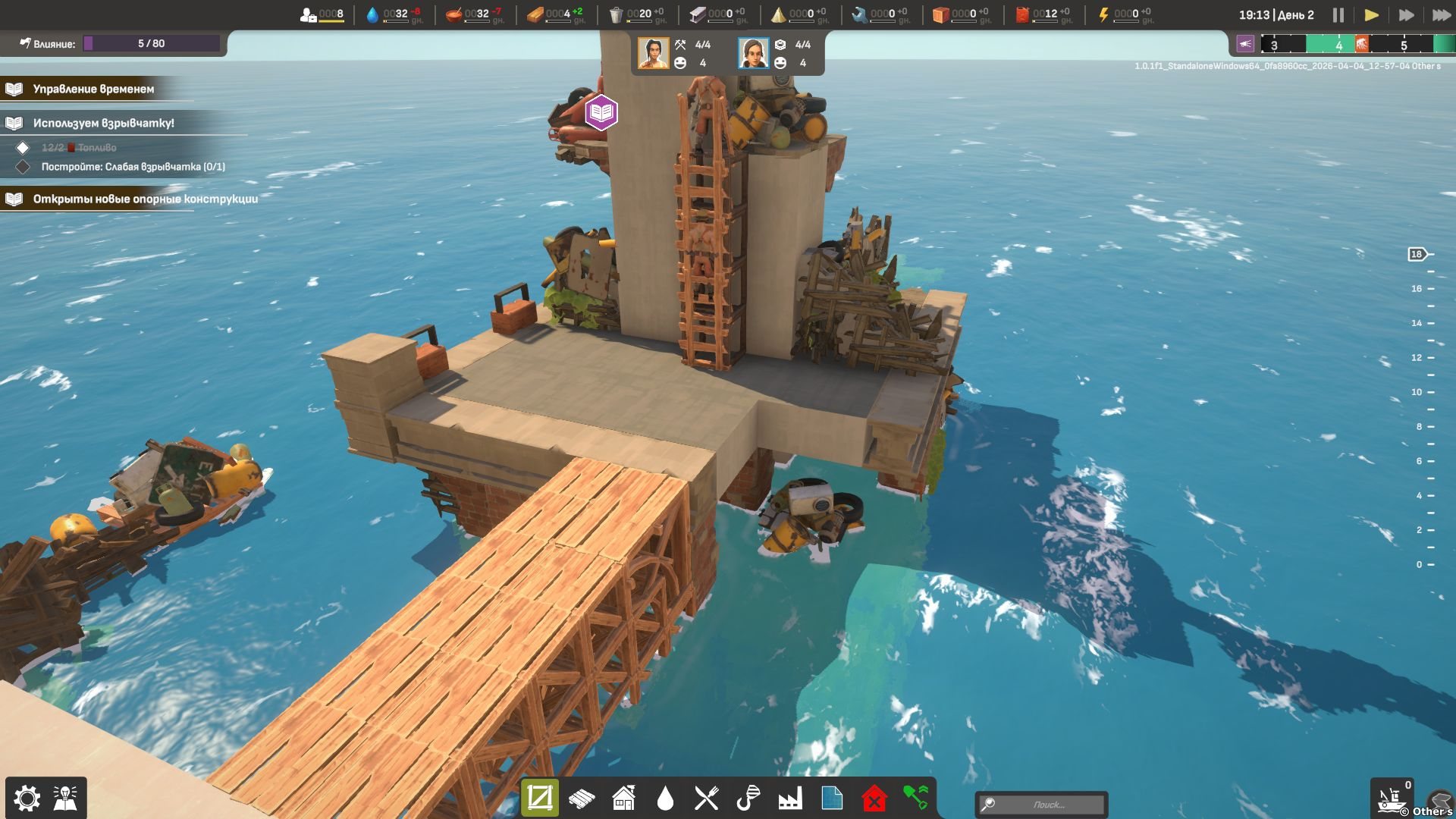Expand the 'Управление временем' tutorial entry
1456x819 pixels.
point(93,89)
